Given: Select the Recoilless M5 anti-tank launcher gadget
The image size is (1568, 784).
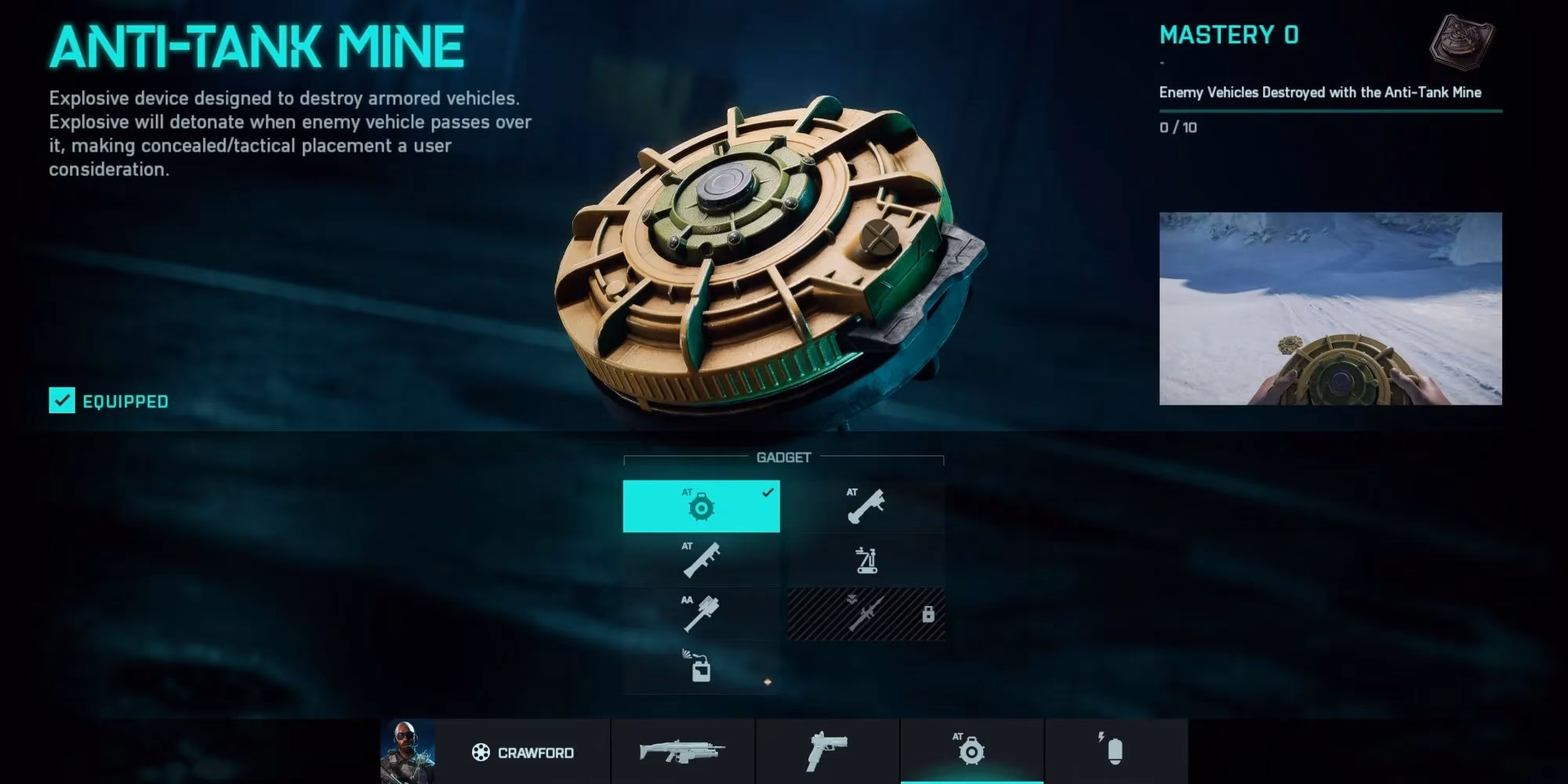Looking at the screenshot, I should [866, 506].
